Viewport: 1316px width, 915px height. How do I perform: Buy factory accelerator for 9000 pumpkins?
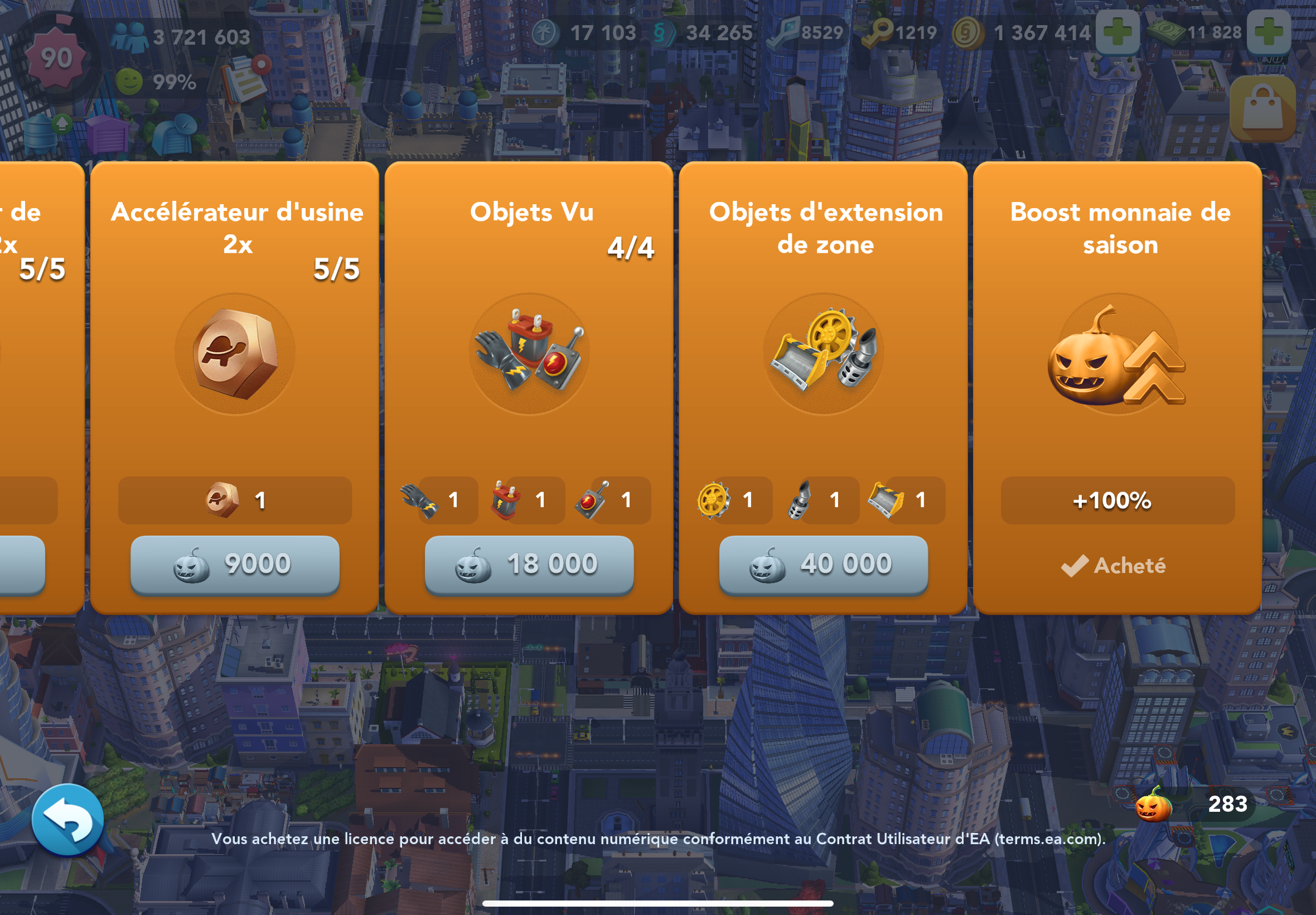coord(235,565)
